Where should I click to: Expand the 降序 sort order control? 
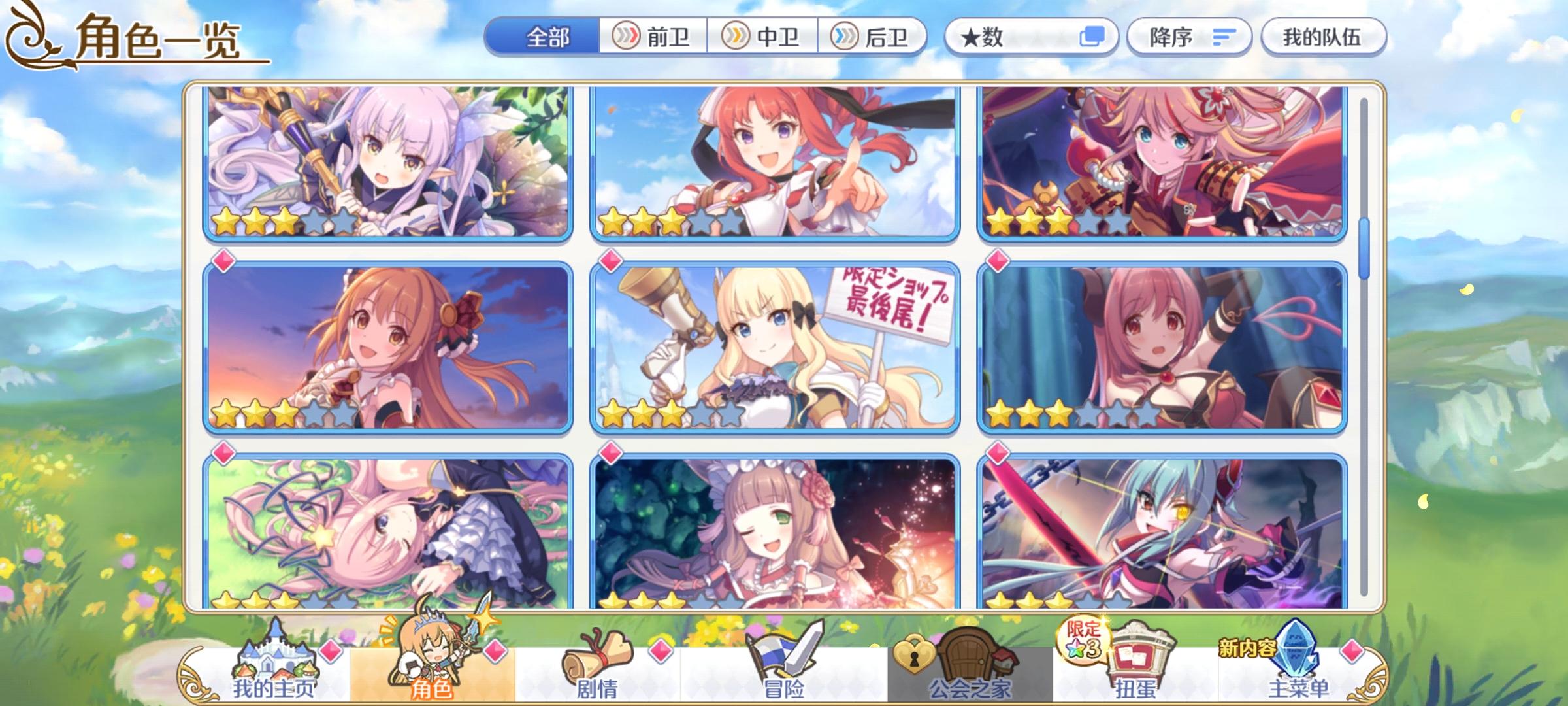click(x=1189, y=37)
